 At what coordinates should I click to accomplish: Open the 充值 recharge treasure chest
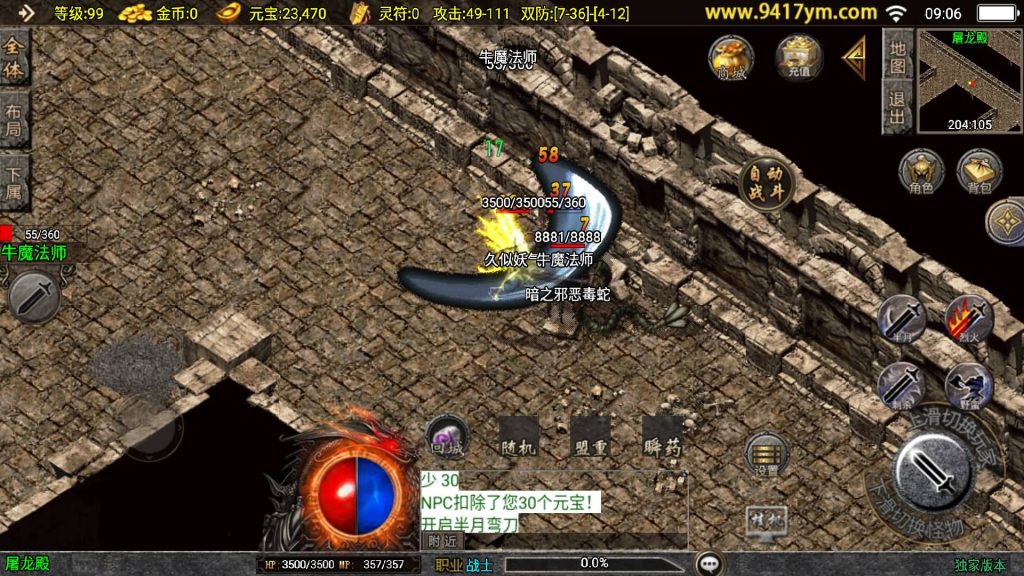798,57
